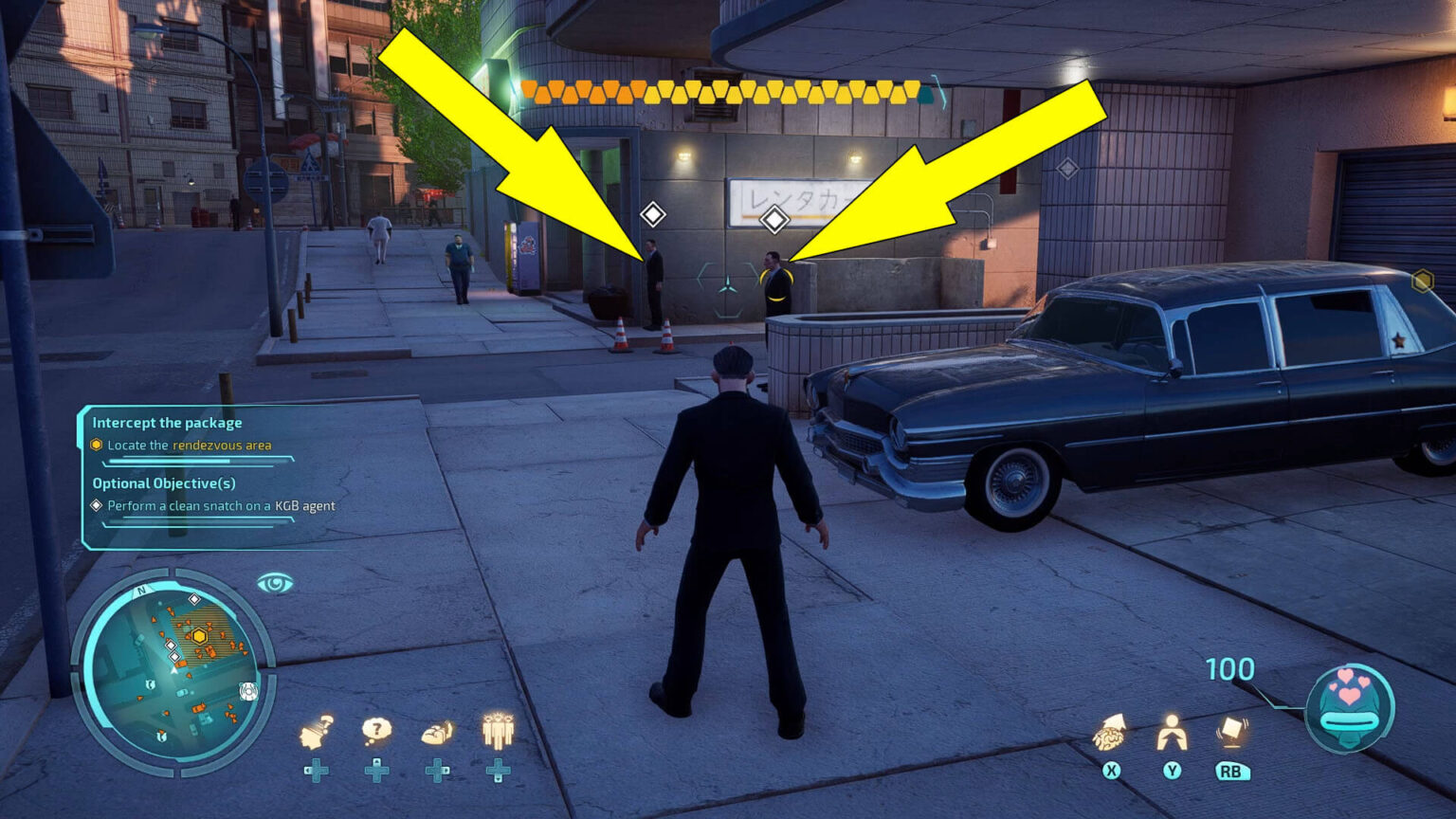Viewport: 1456px width, 819px height.
Task: Activate the head with question mark ability
Action: point(317,734)
